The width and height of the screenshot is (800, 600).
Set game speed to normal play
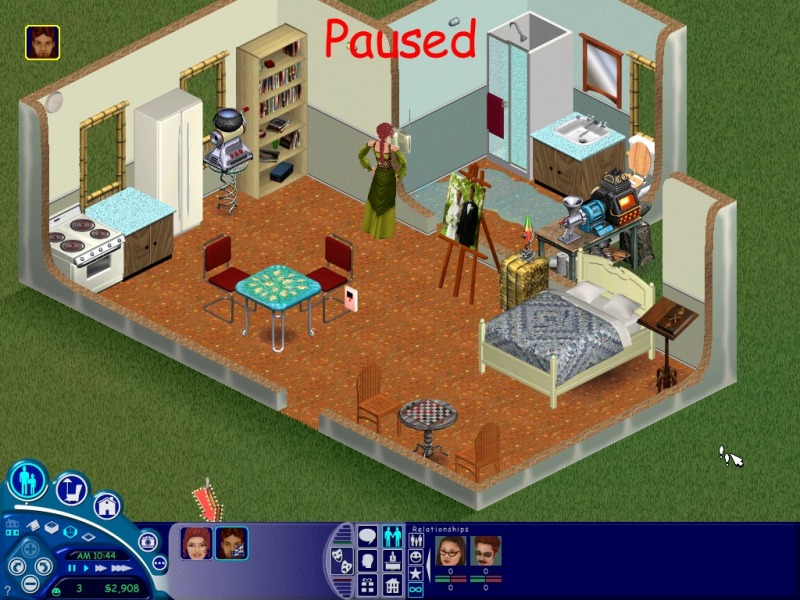(x=87, y=567)
